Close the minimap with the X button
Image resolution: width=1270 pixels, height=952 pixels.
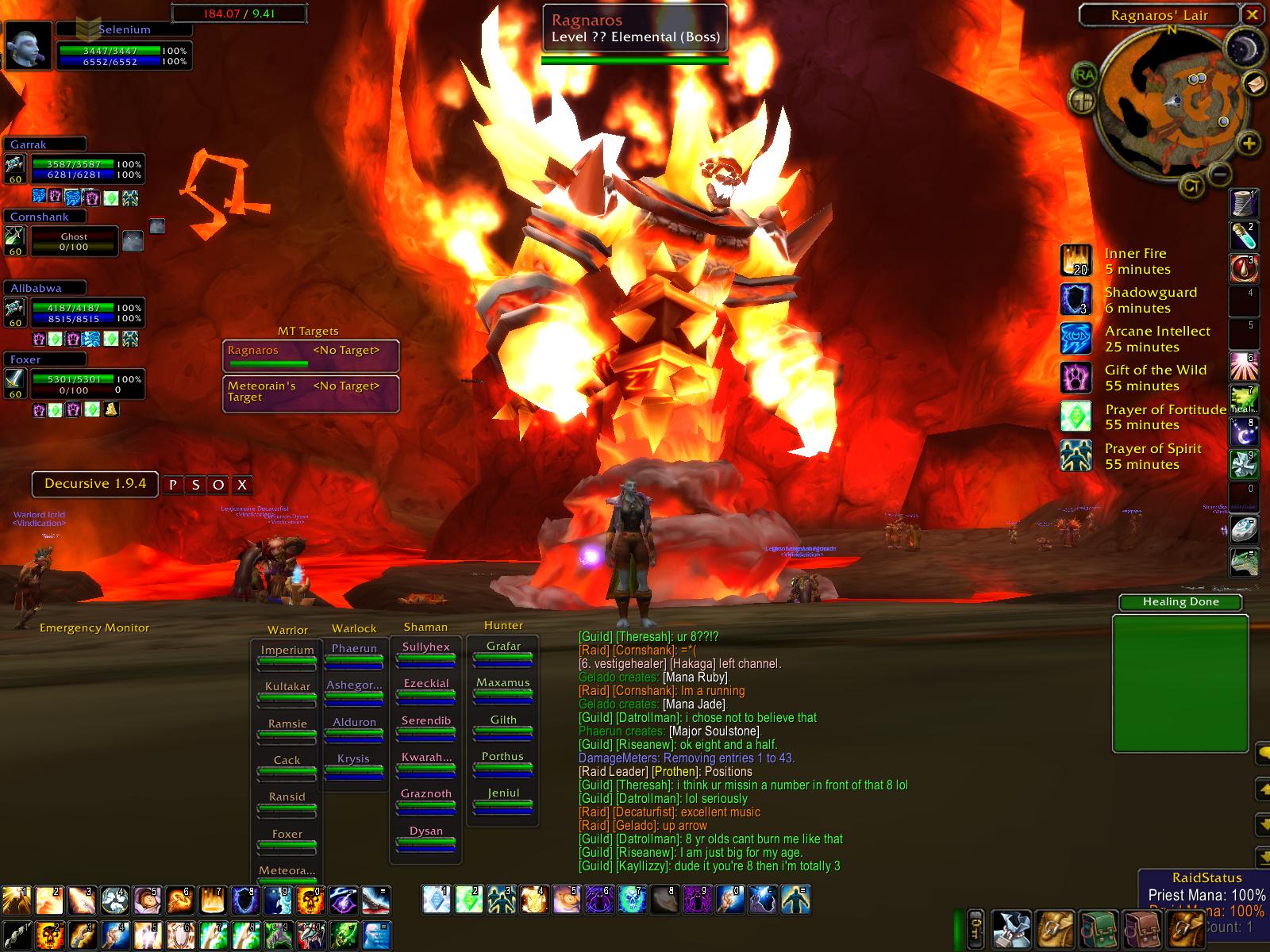coord(1252,14)
